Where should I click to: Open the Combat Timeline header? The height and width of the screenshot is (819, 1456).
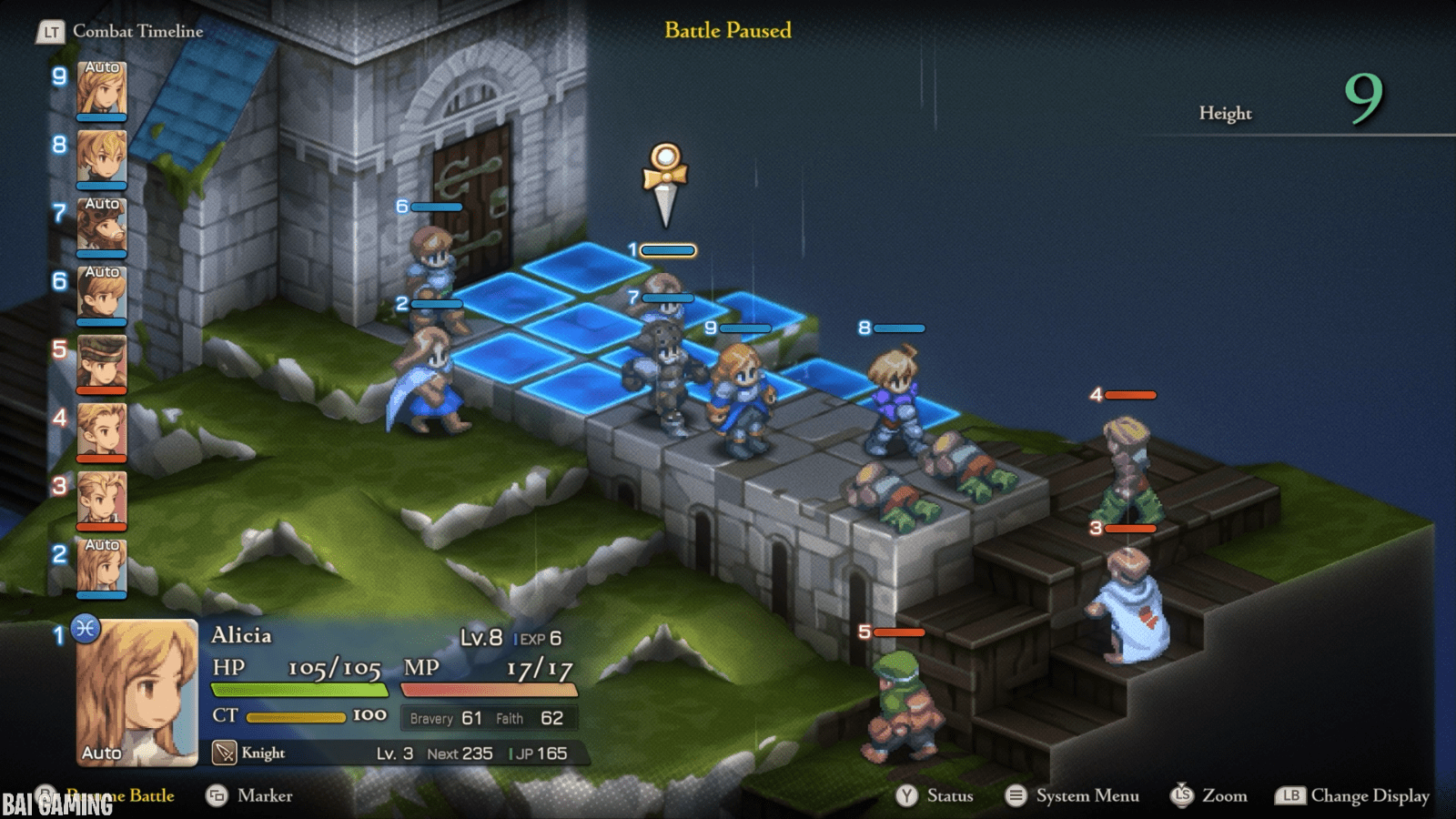pyautogui.click(x=120, y=31)
